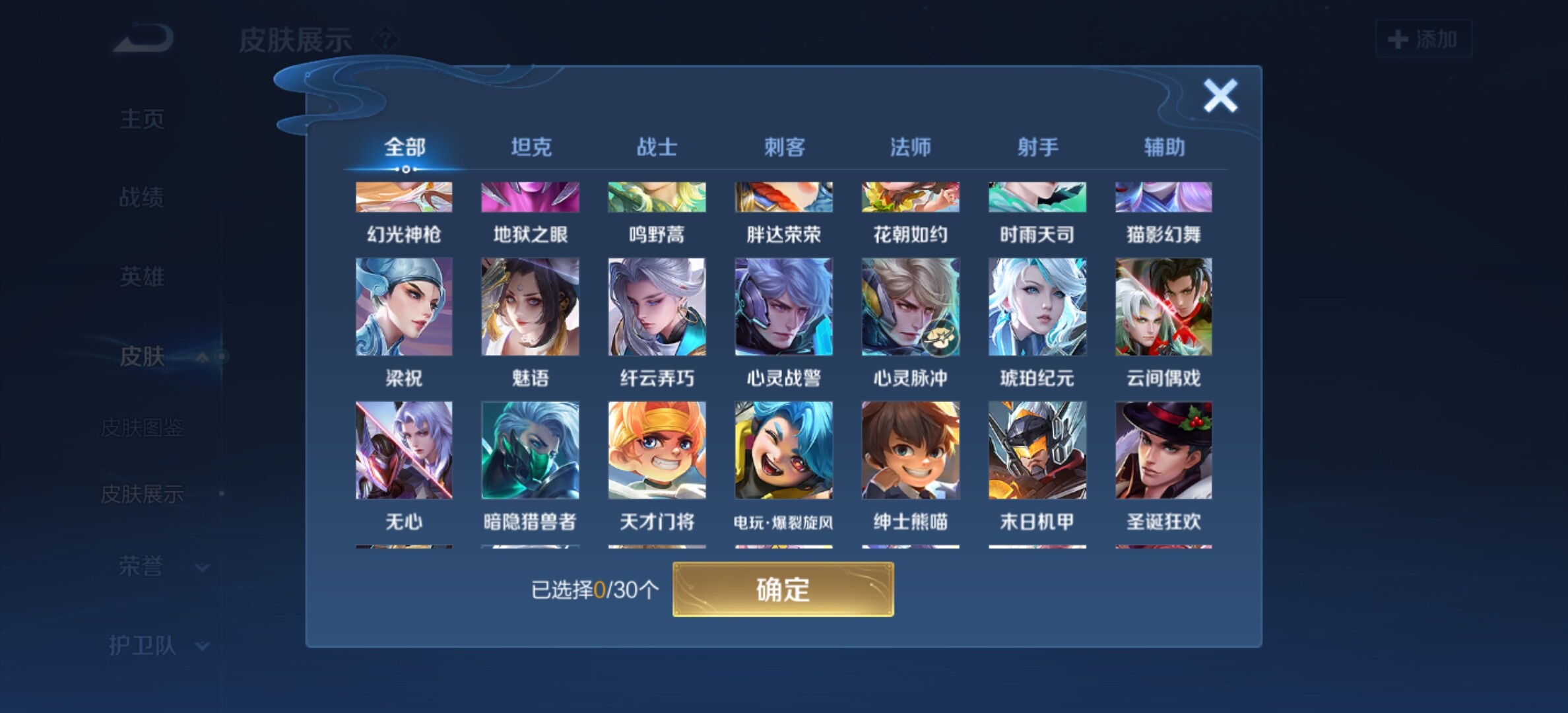The height and width of the screenshot is (713, 1568).
Task: Choose the 无心 skin portrait
Action: (x=404, y=450)
